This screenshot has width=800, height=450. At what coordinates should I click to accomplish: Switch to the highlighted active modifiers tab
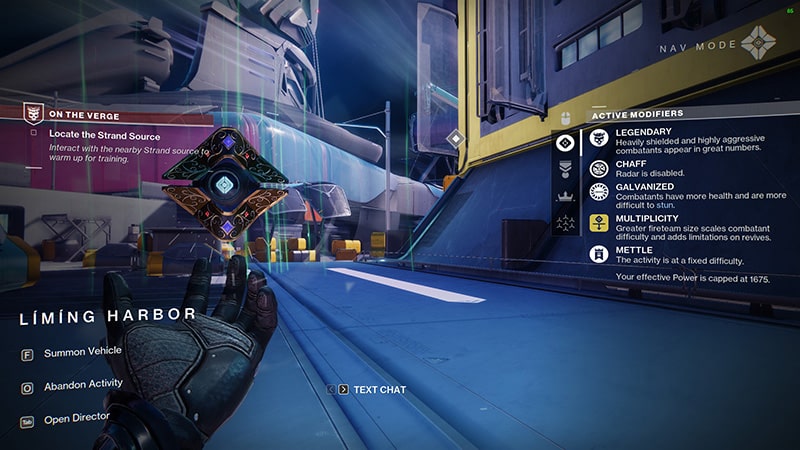coord(566,143)
